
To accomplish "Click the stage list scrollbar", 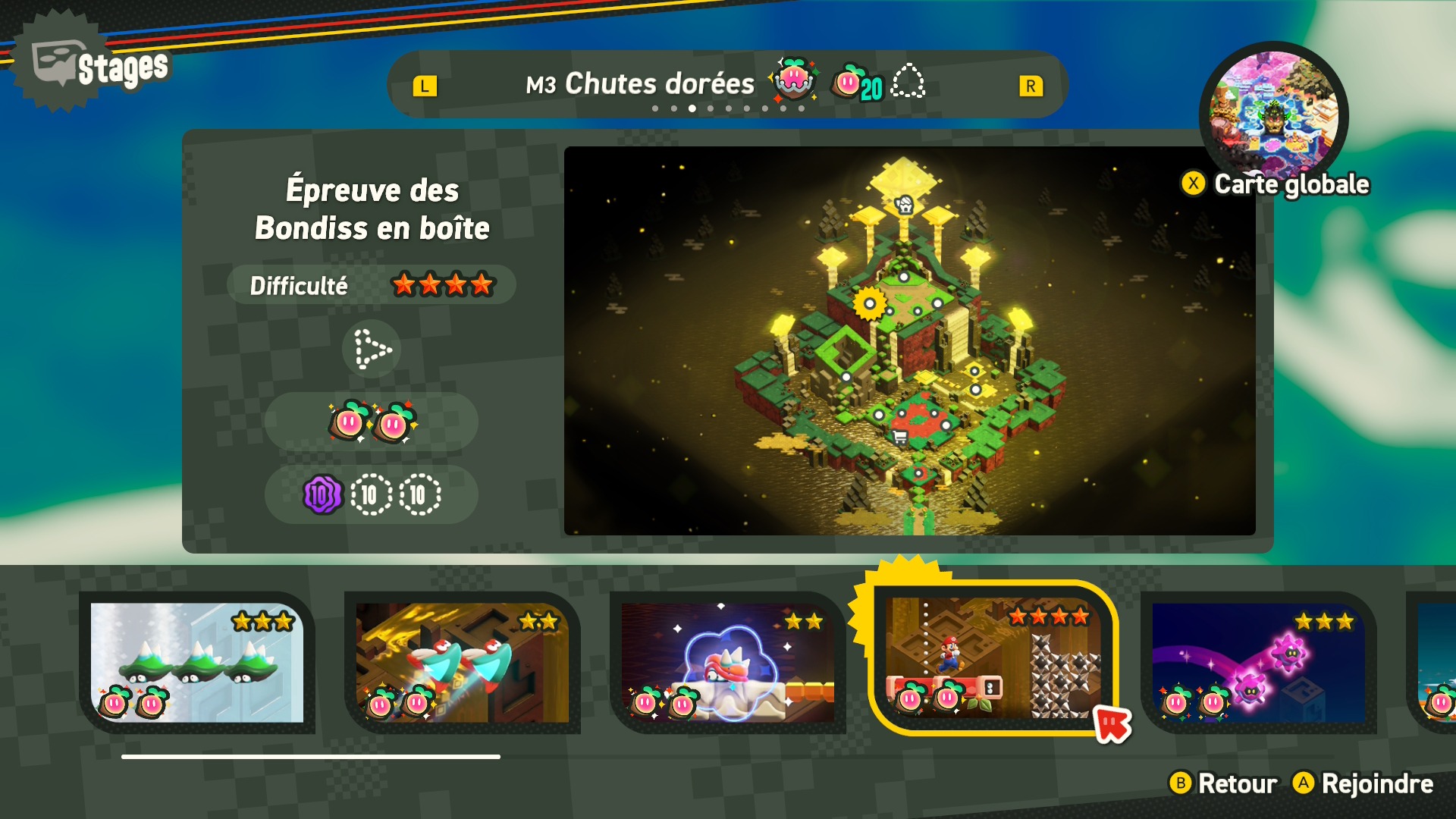I will point(311,756).
